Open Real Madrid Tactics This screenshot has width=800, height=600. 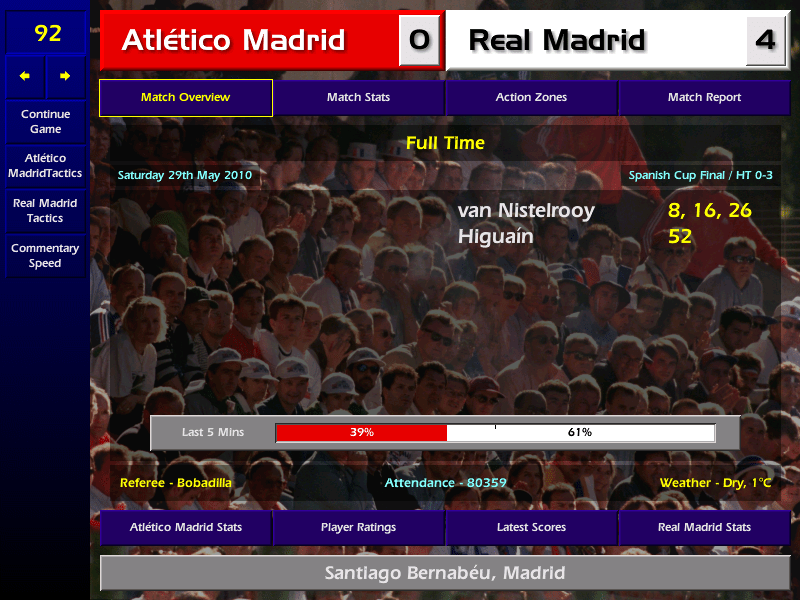tap(45, 211)
